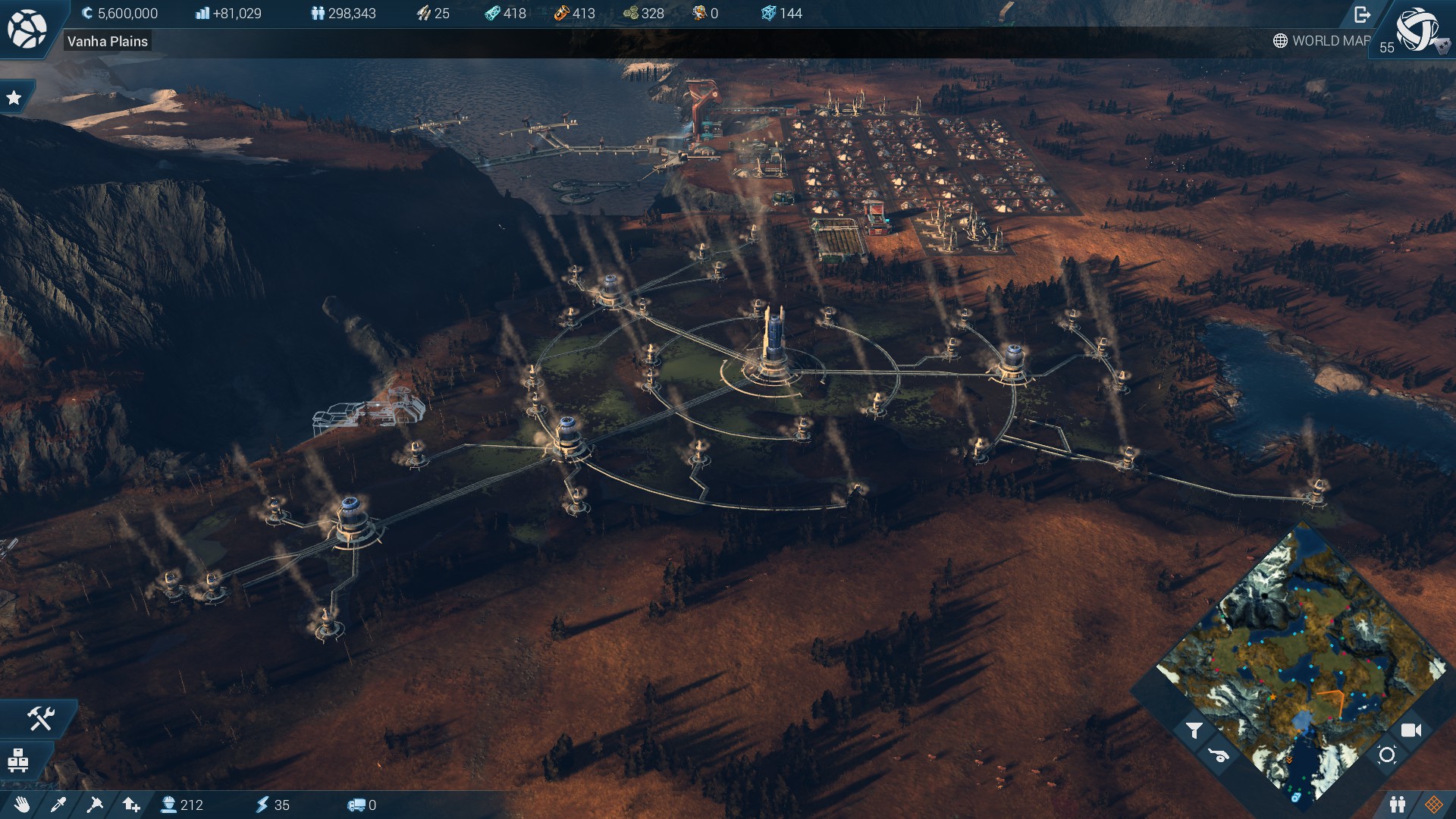This screenshot has height=819, width=1456.
Task: Choose the demolish jackhammer tool
Action: coord(95,805)
